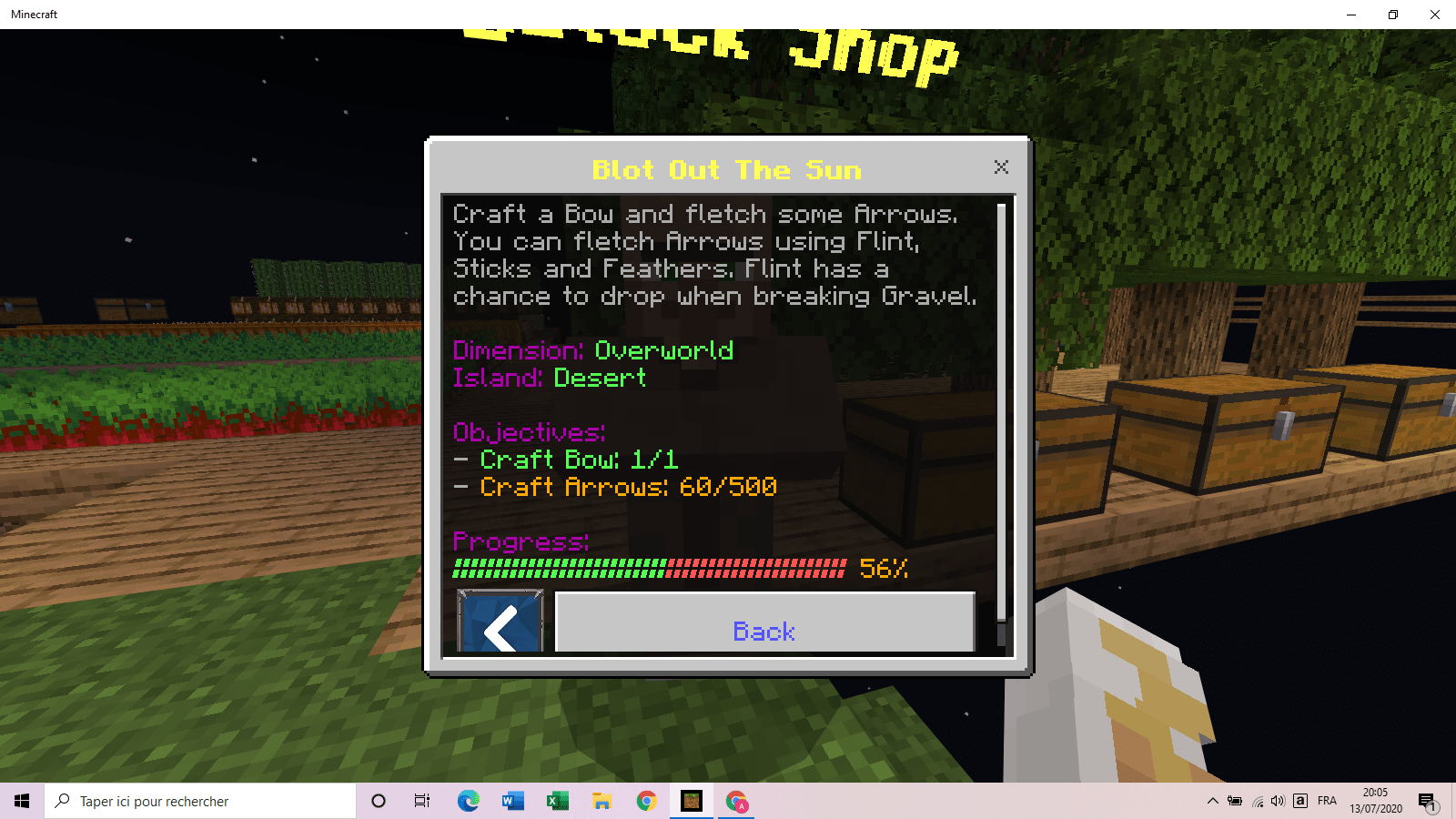
Task: Open Microsoft Excel from the taskbar
Action: 557,801
